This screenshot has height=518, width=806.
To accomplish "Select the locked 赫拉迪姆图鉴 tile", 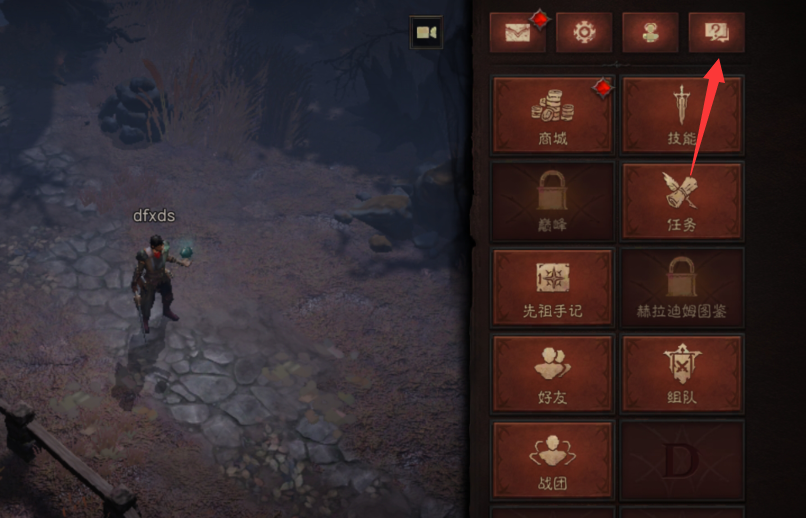I will click(x=682, y=287).
